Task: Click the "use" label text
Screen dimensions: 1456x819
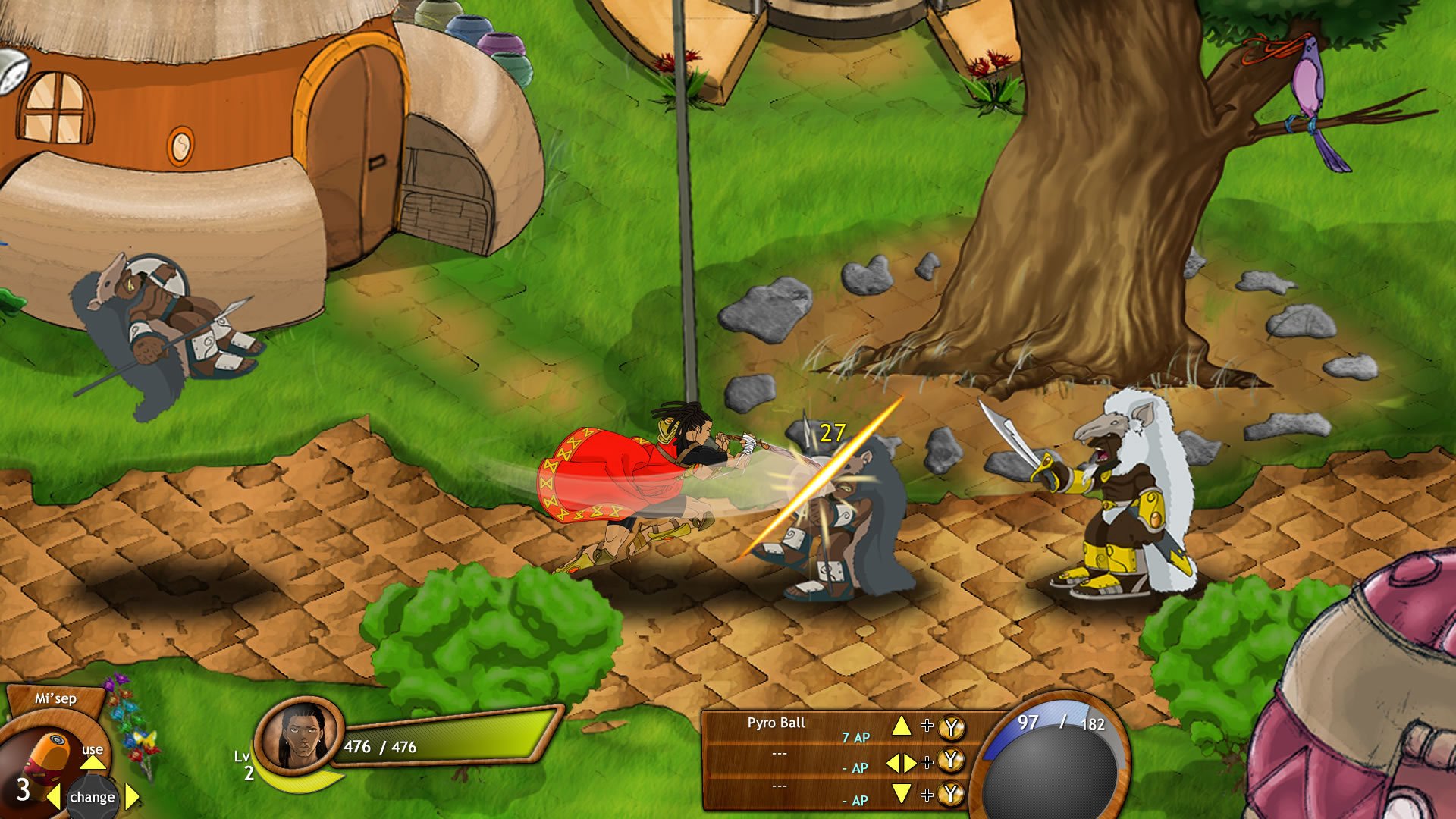Action: 93,751
